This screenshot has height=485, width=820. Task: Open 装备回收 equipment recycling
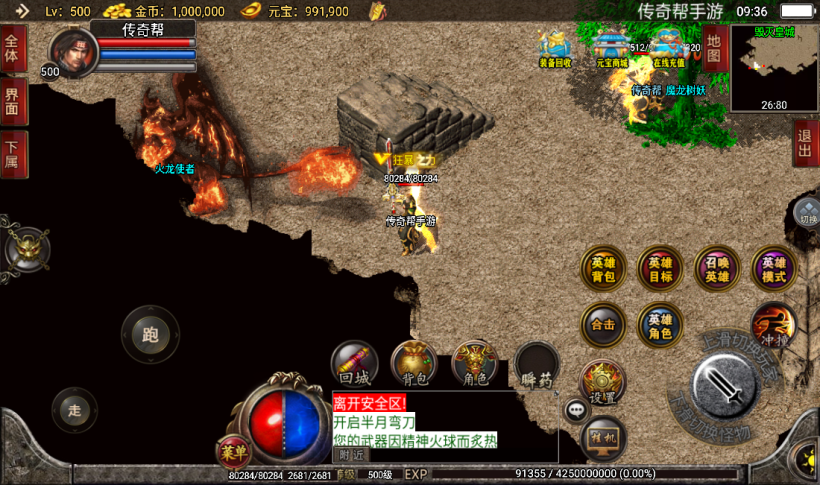pyautogui.click(x=555, y=48)
